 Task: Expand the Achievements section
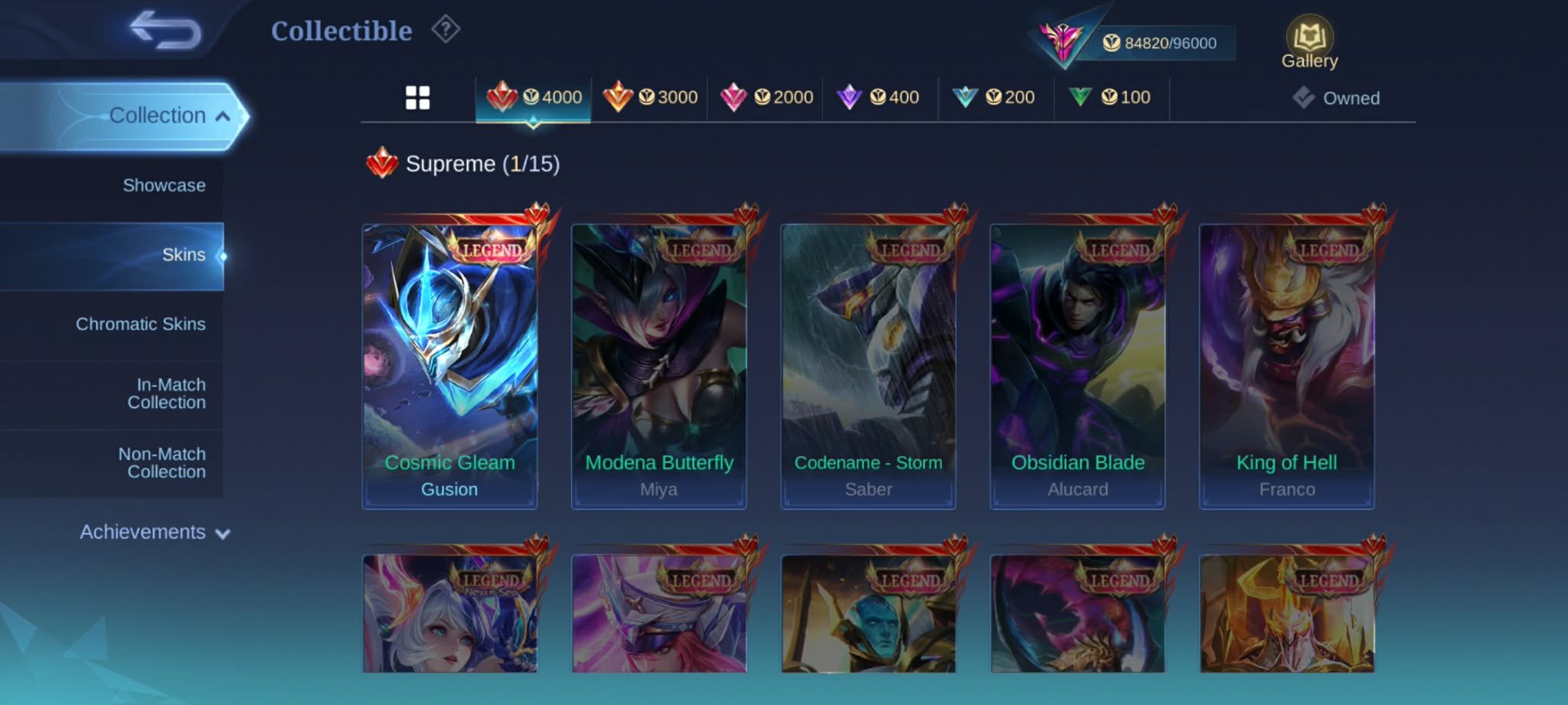click(x=153, y=532)
